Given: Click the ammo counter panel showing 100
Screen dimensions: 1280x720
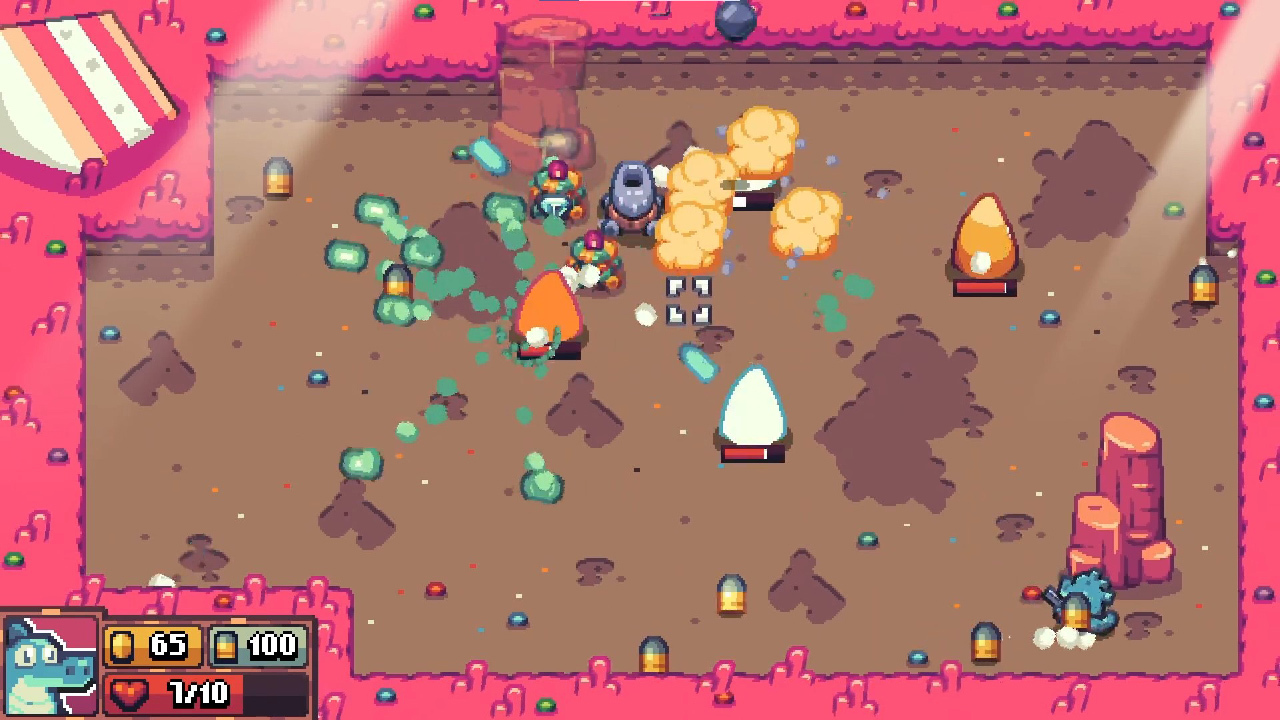Looking at the screenshot, I should click(260, 645).
